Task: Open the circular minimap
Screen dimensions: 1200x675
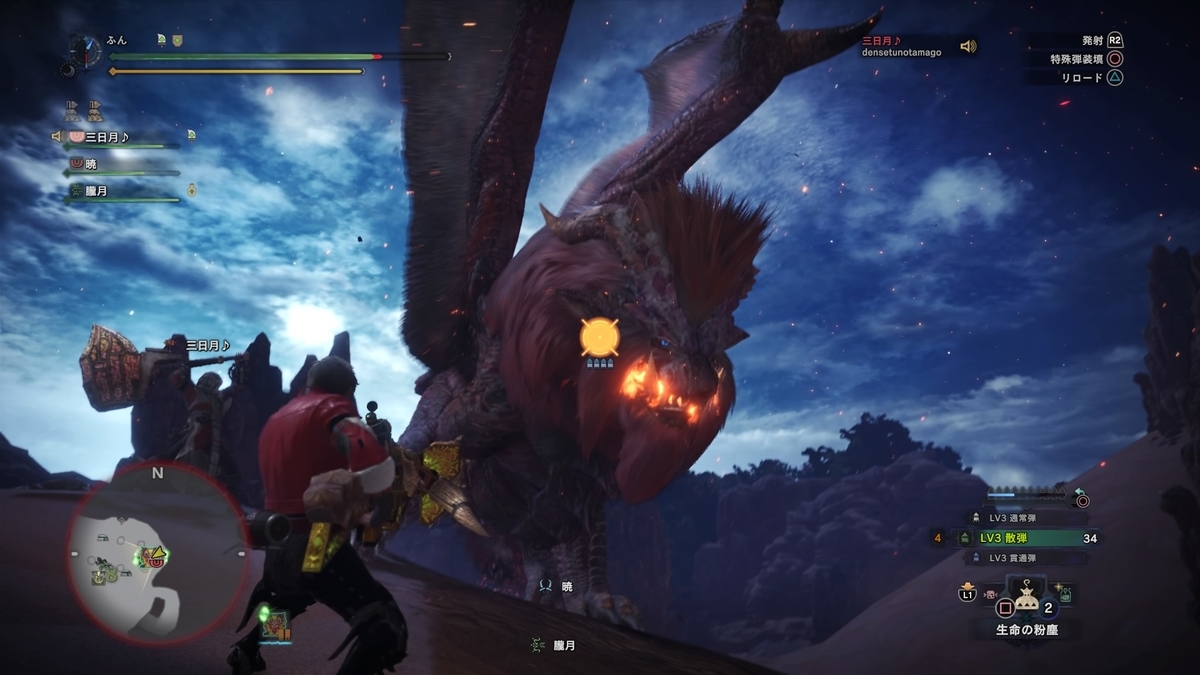Action: 157,553
